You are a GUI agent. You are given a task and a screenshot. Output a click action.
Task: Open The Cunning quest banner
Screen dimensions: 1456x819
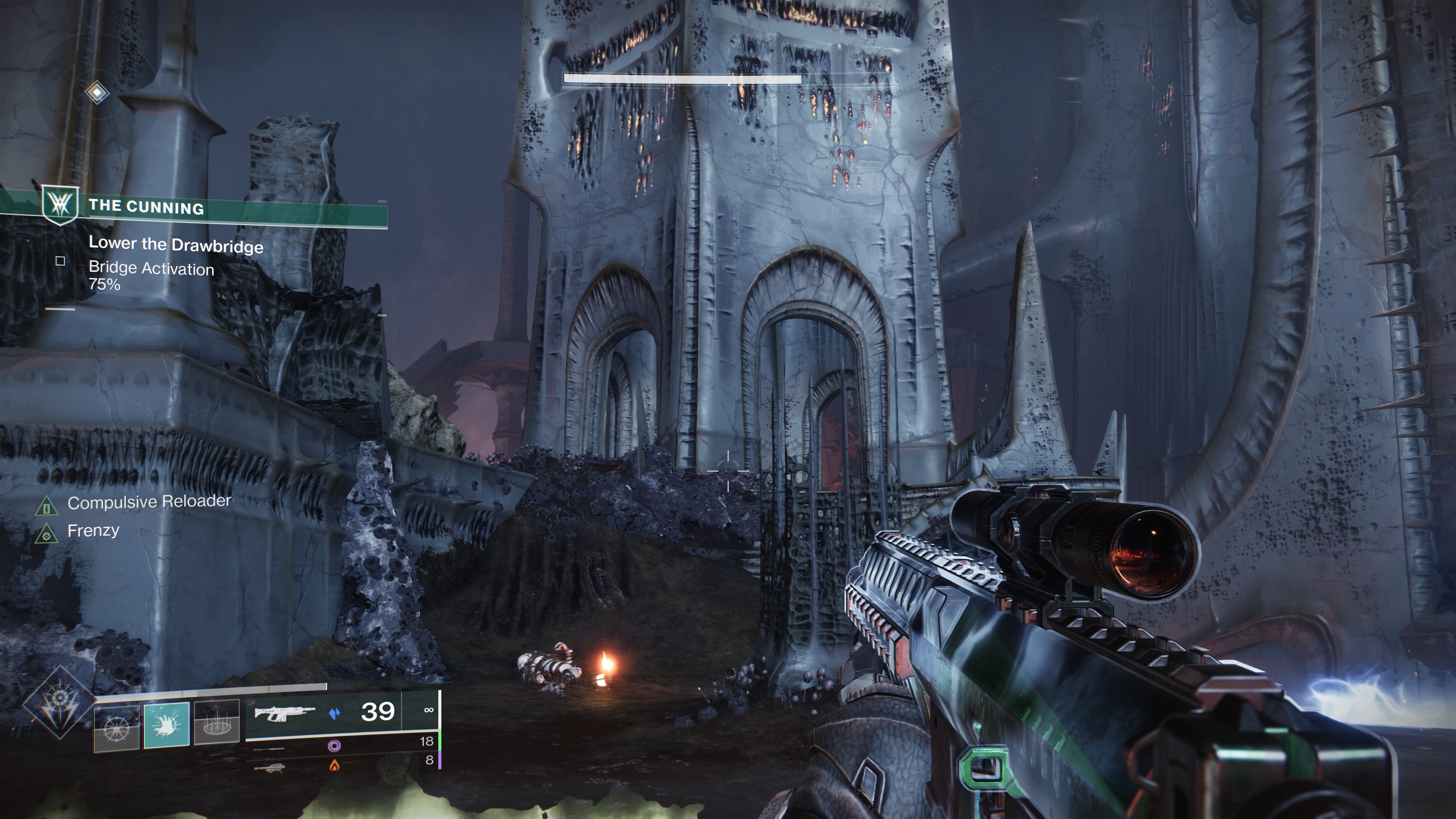point(146,207)
